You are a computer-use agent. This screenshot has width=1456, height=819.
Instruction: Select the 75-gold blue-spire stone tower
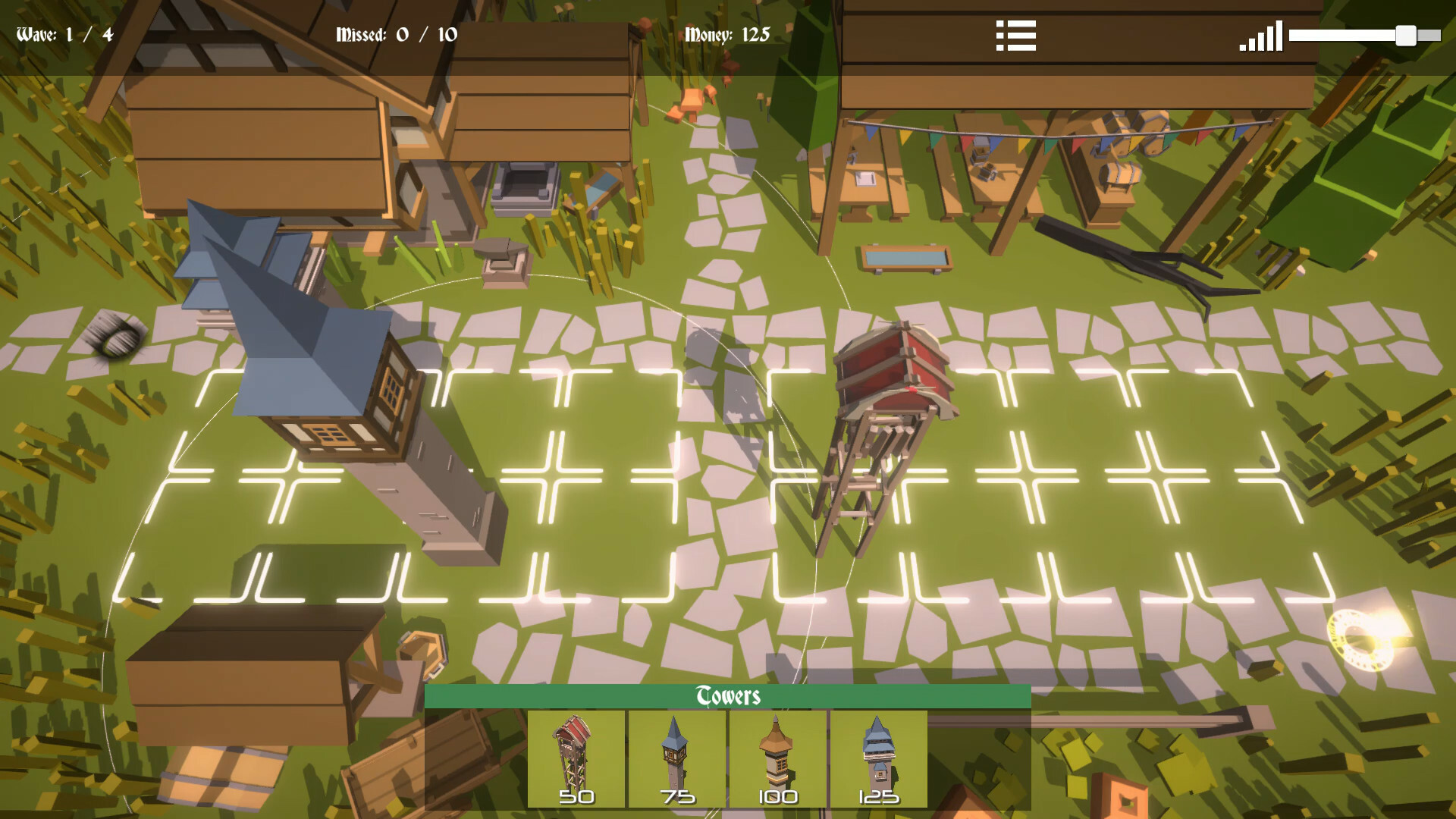pos(677,758)
